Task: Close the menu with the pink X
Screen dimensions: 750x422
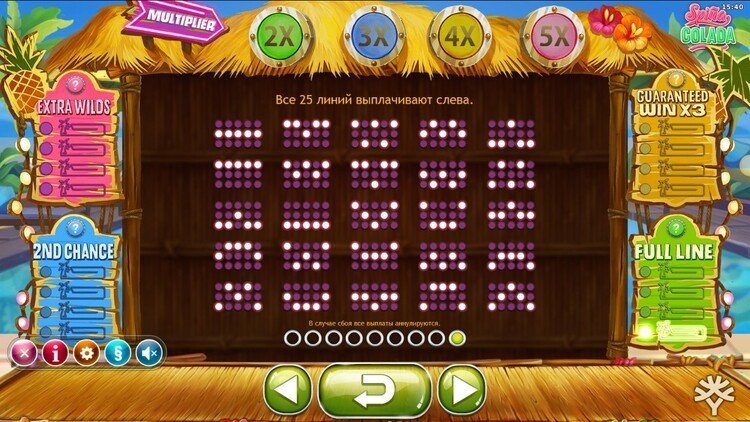Action: pyautogui.click(x=23, y=352)
